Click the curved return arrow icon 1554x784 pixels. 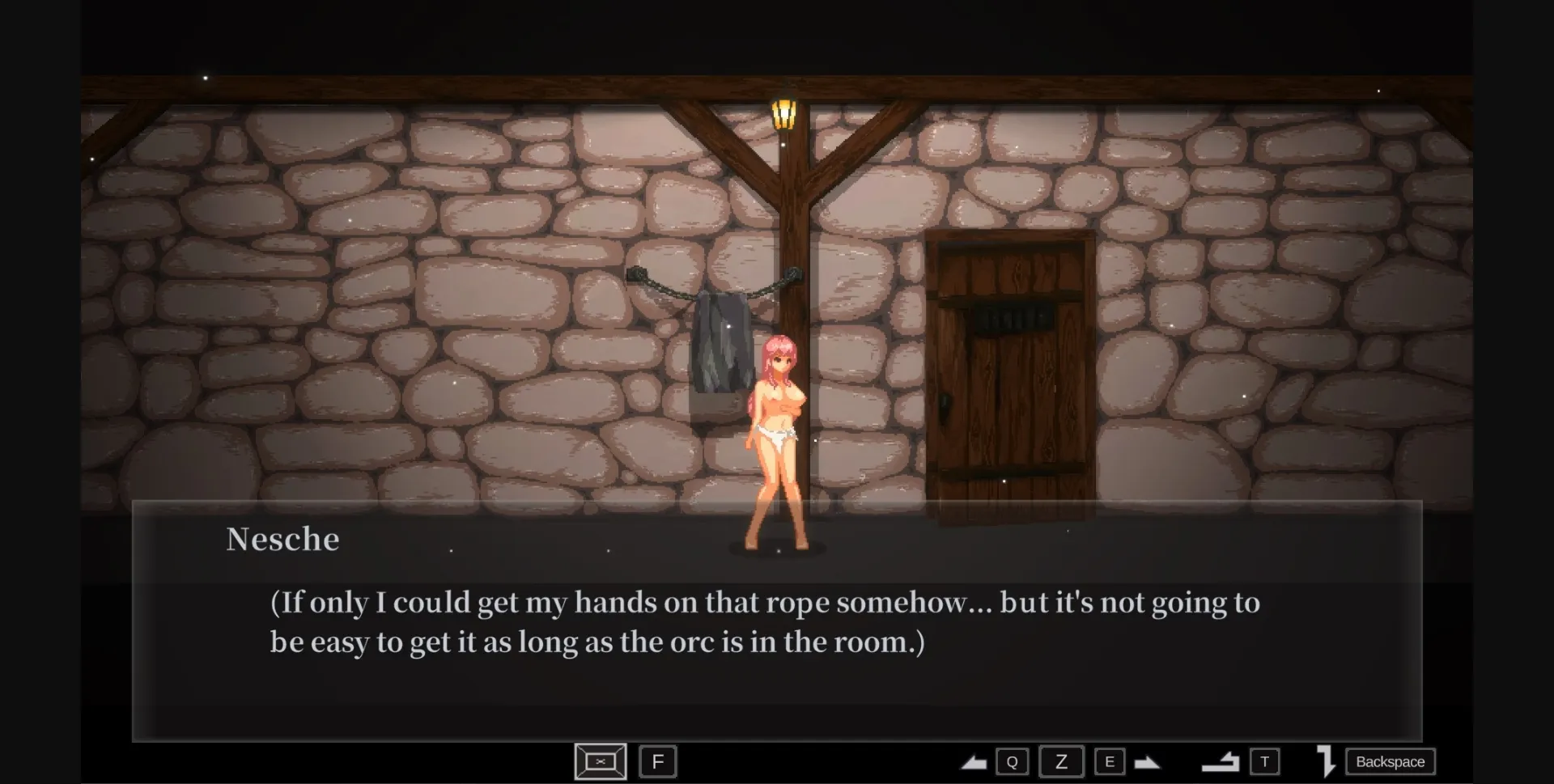[x=1327, y=761]
